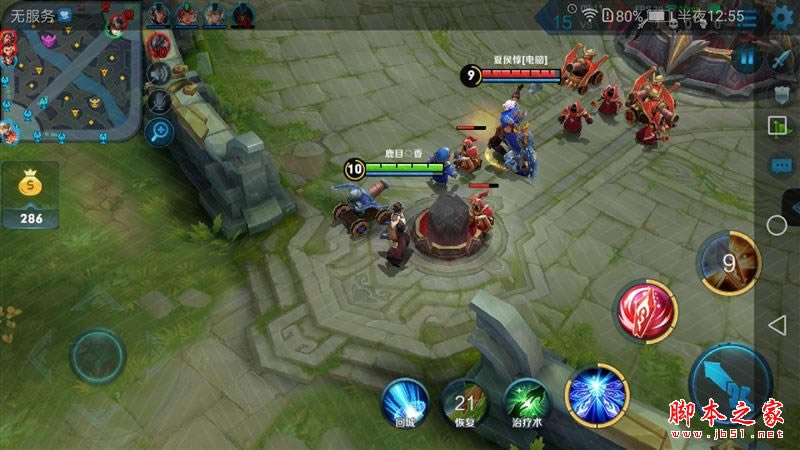The image size is (800, 450).
Task: Tap the Android back triangle button
Action: tap(776, 324)
